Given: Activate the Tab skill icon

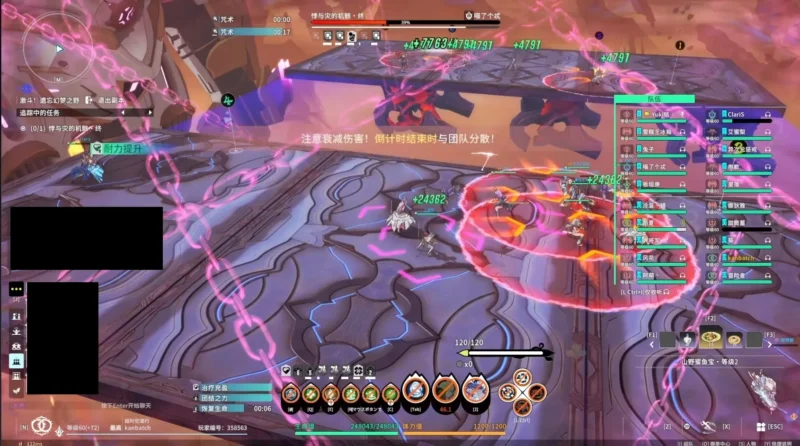Looking at the screenshot, I should [x=415, y=392].
